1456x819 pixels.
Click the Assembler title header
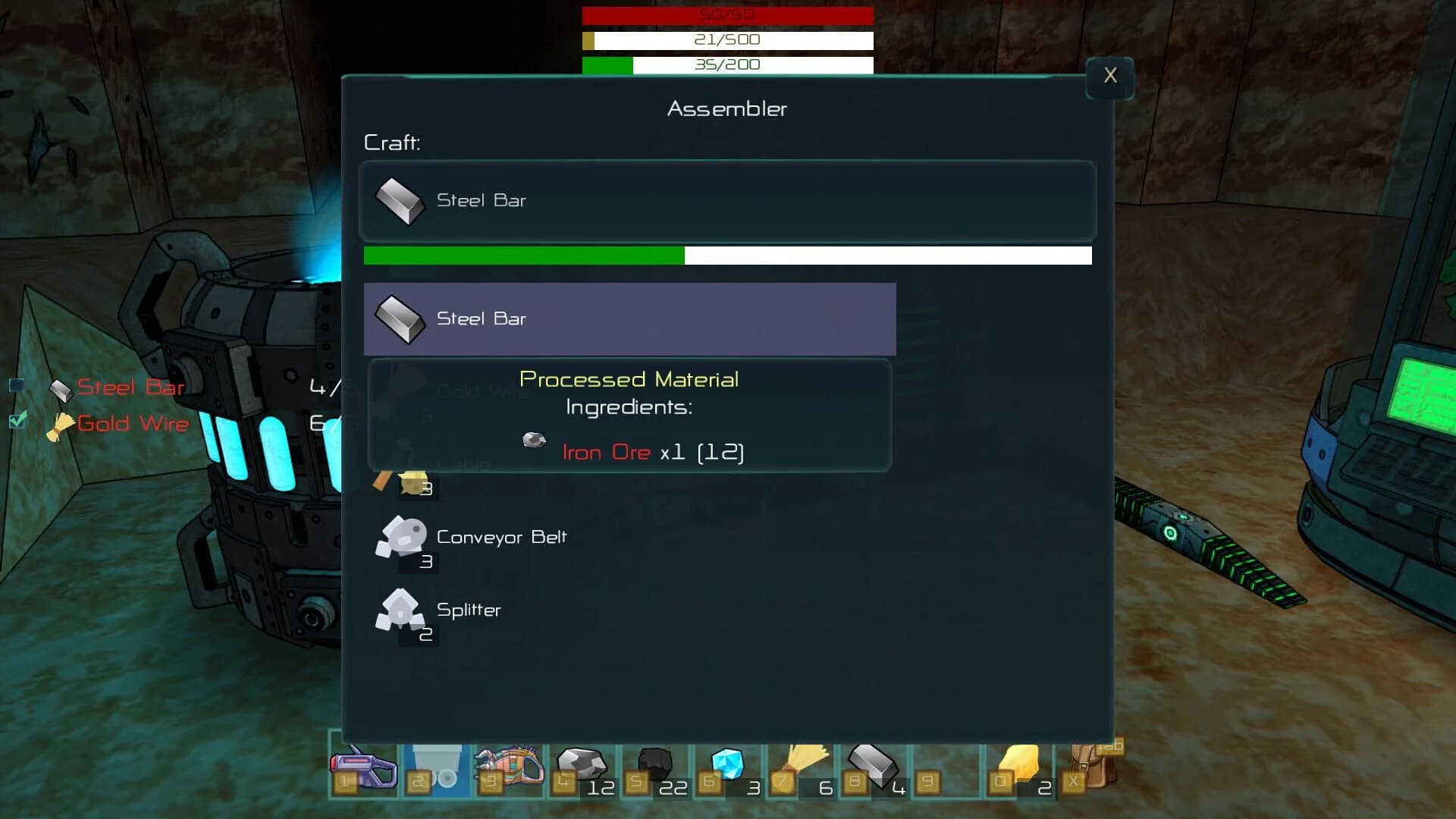tap(726, 108)
